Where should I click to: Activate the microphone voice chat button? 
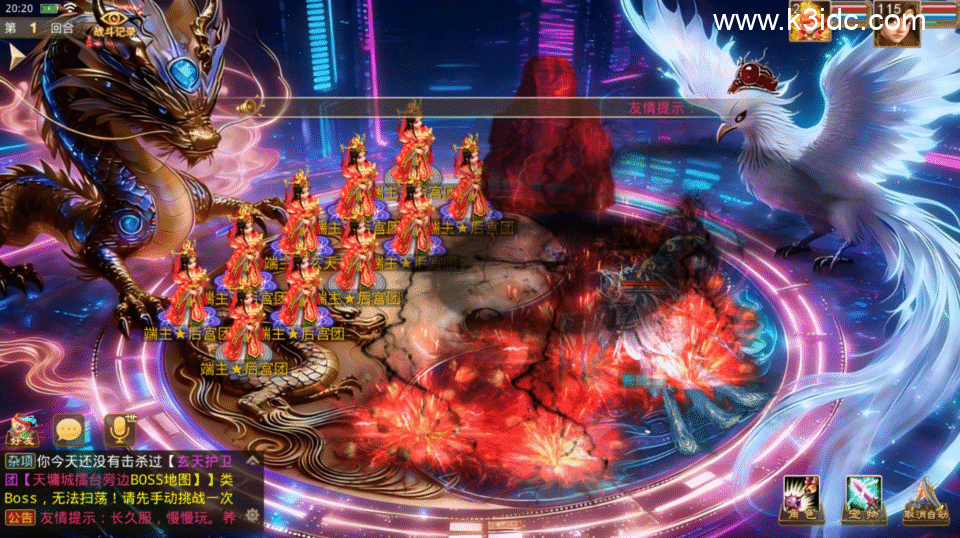point(119,430)
